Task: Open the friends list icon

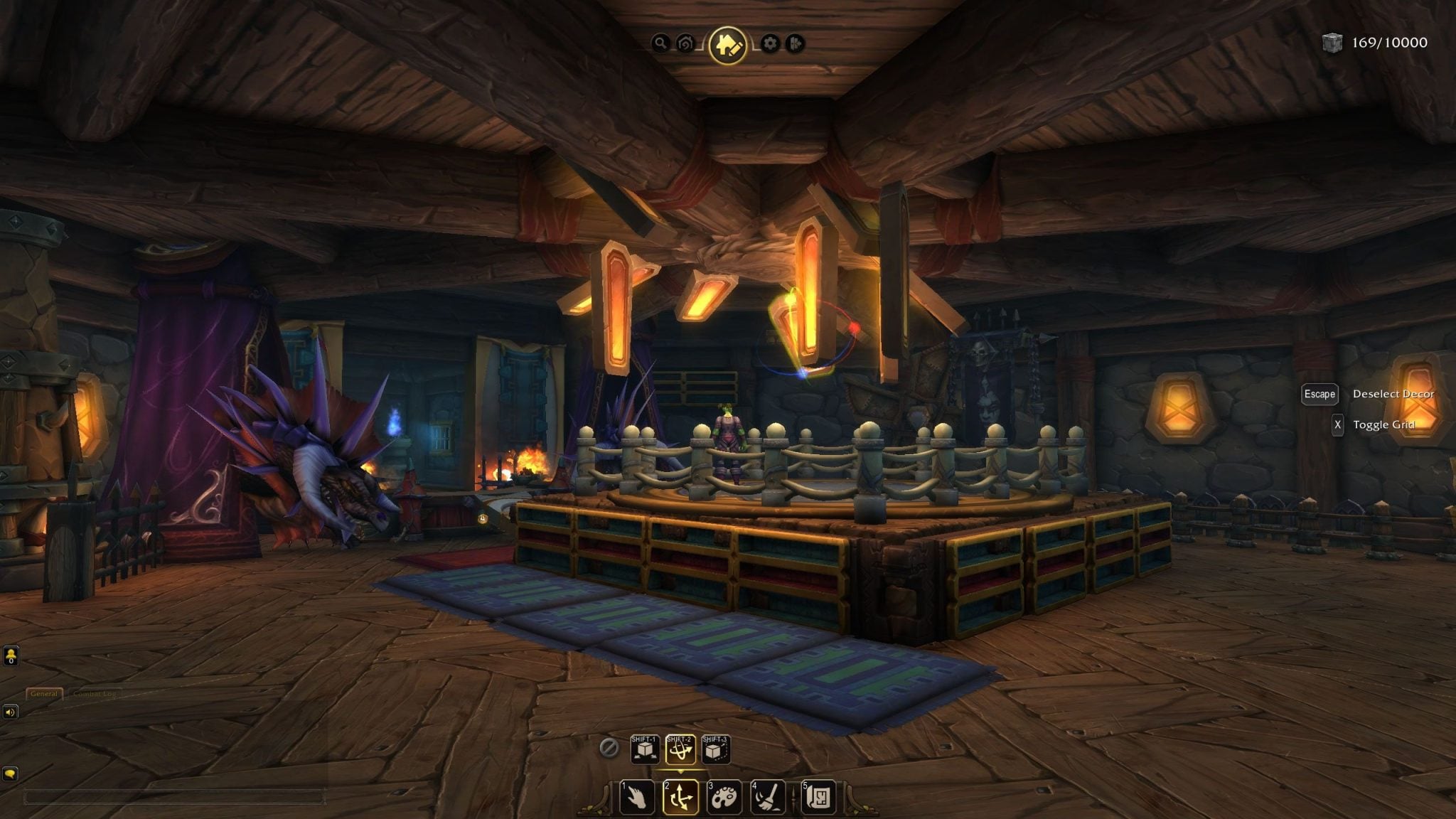Action: [x=11, y=655]
